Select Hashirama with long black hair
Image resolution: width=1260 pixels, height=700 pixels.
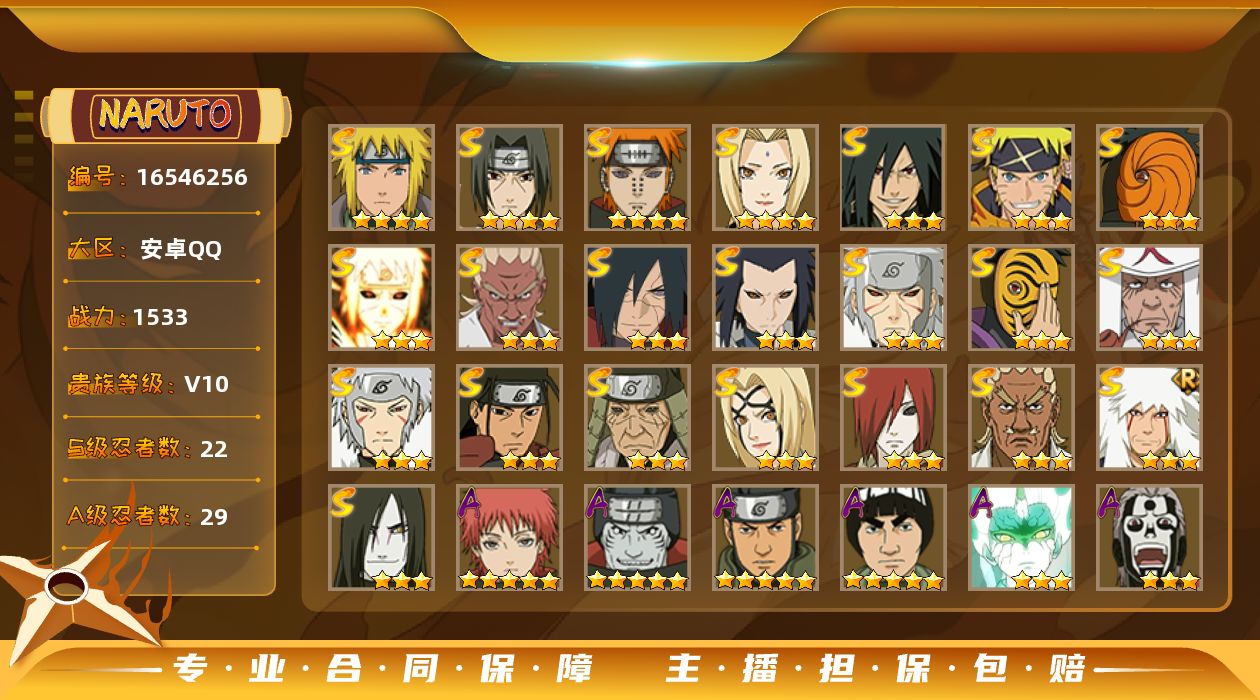point(509,417)
